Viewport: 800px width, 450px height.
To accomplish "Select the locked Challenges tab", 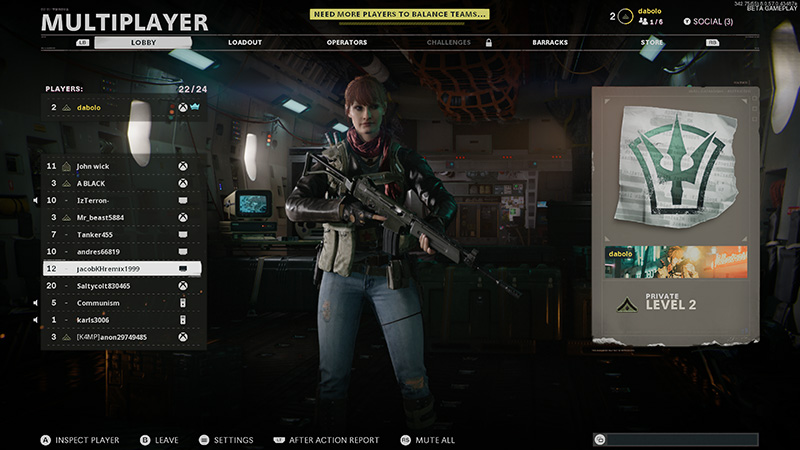I will pos(449,43).
